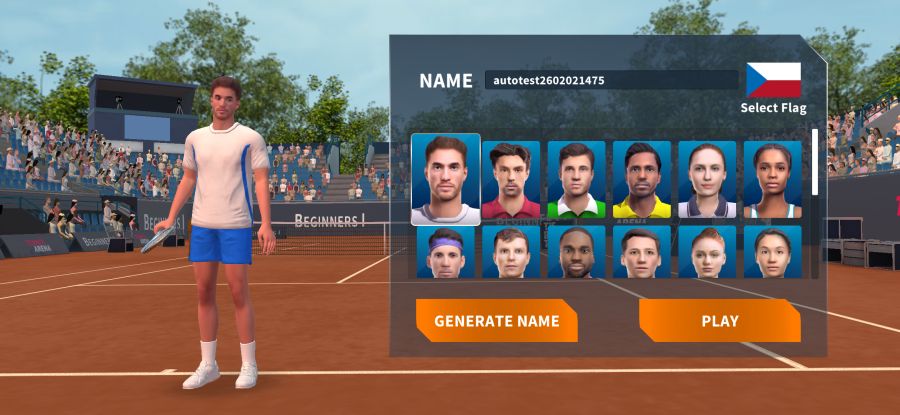The width and height of the screenshot is (900, 415).
Task: Click the GENERATE NAME button
Action: 496,321
